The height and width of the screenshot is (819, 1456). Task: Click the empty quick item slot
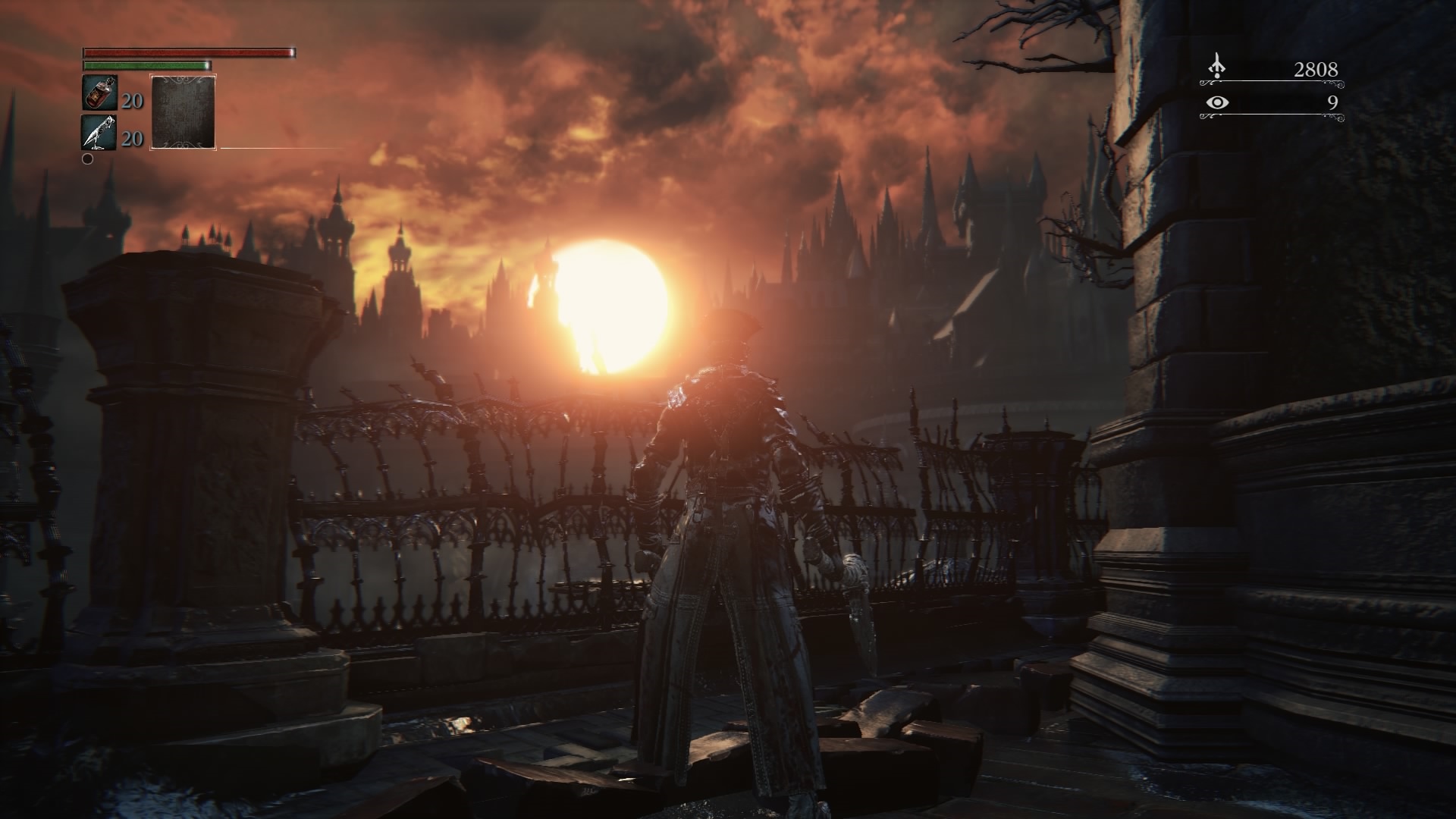pyautogui.click(x=184, y=111)
